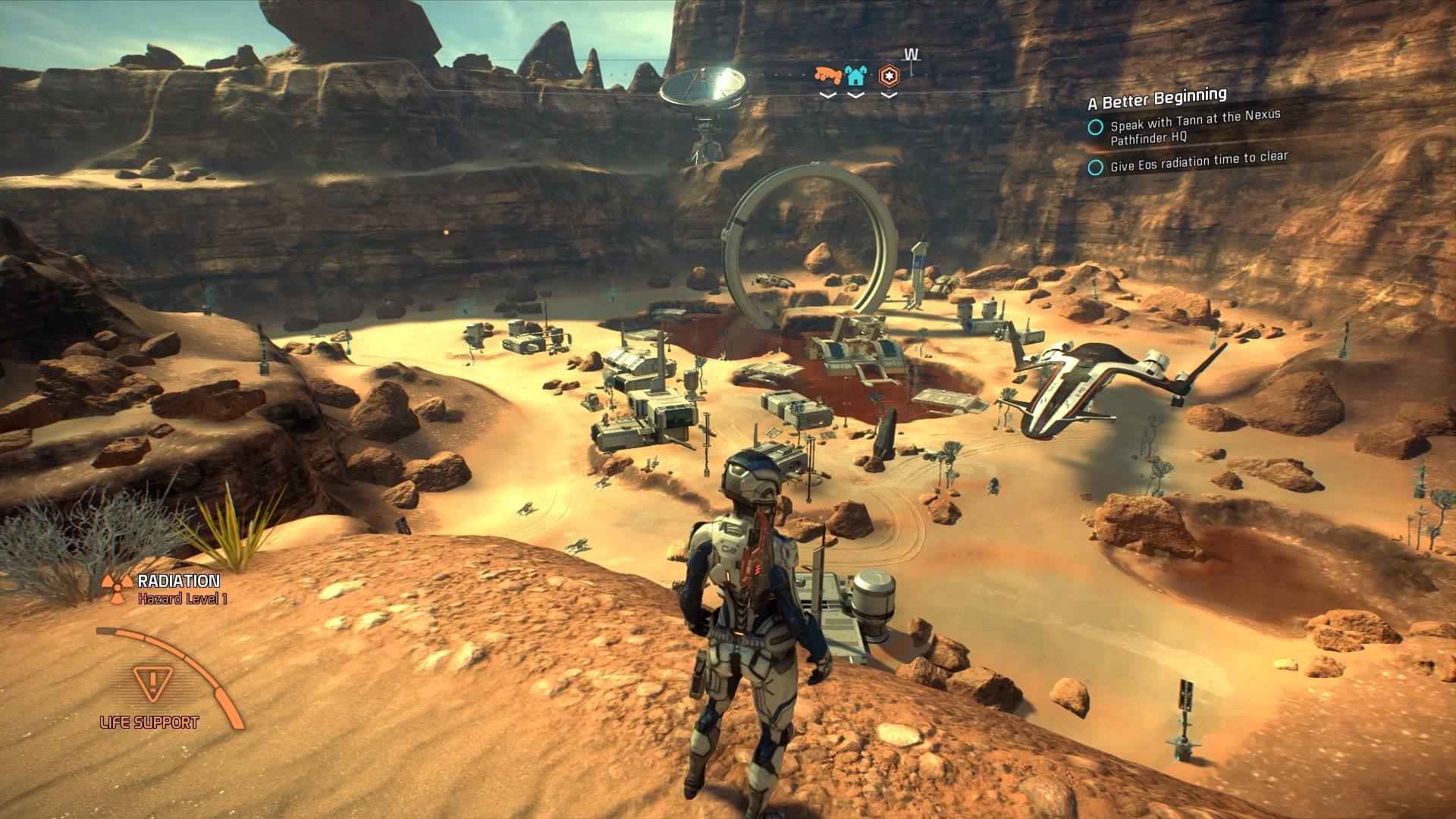Viewport: 1456px width, 819px height.
Task: Expand the chevron under the settlement home icon
Action: pyautogui.click(x=857, y=96)
